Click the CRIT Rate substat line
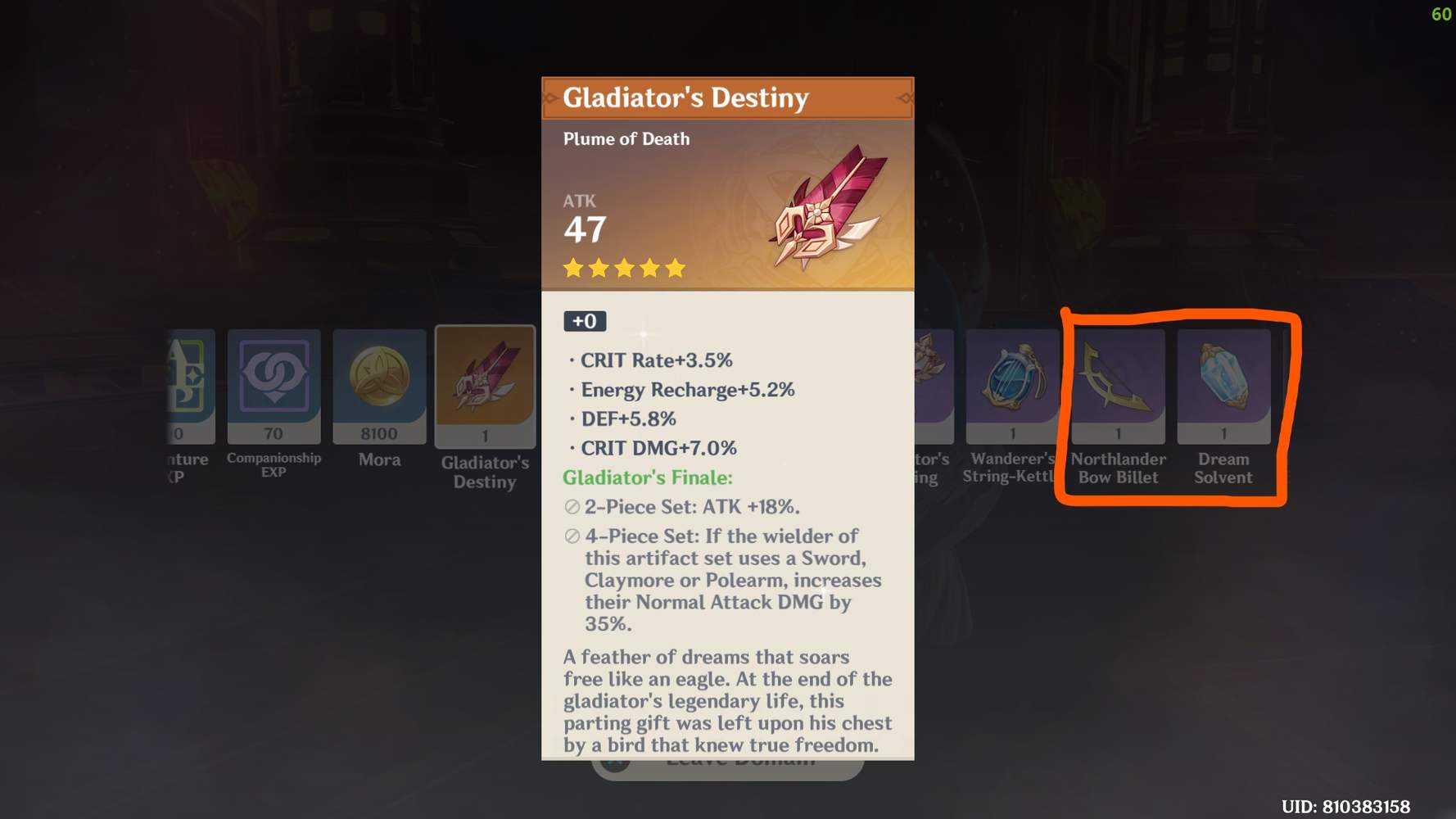1456x819 pixels. 655,360
